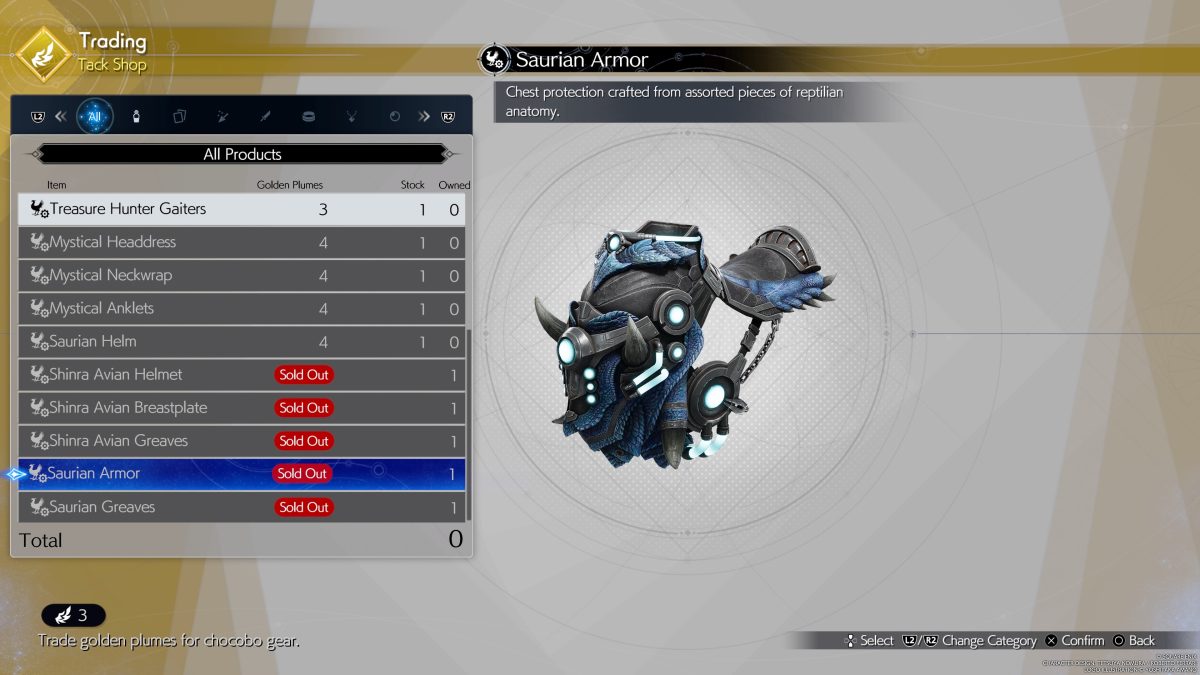1200x675 pixels.
Task: Open the potion bottle category tab
Action: (136, 116)
